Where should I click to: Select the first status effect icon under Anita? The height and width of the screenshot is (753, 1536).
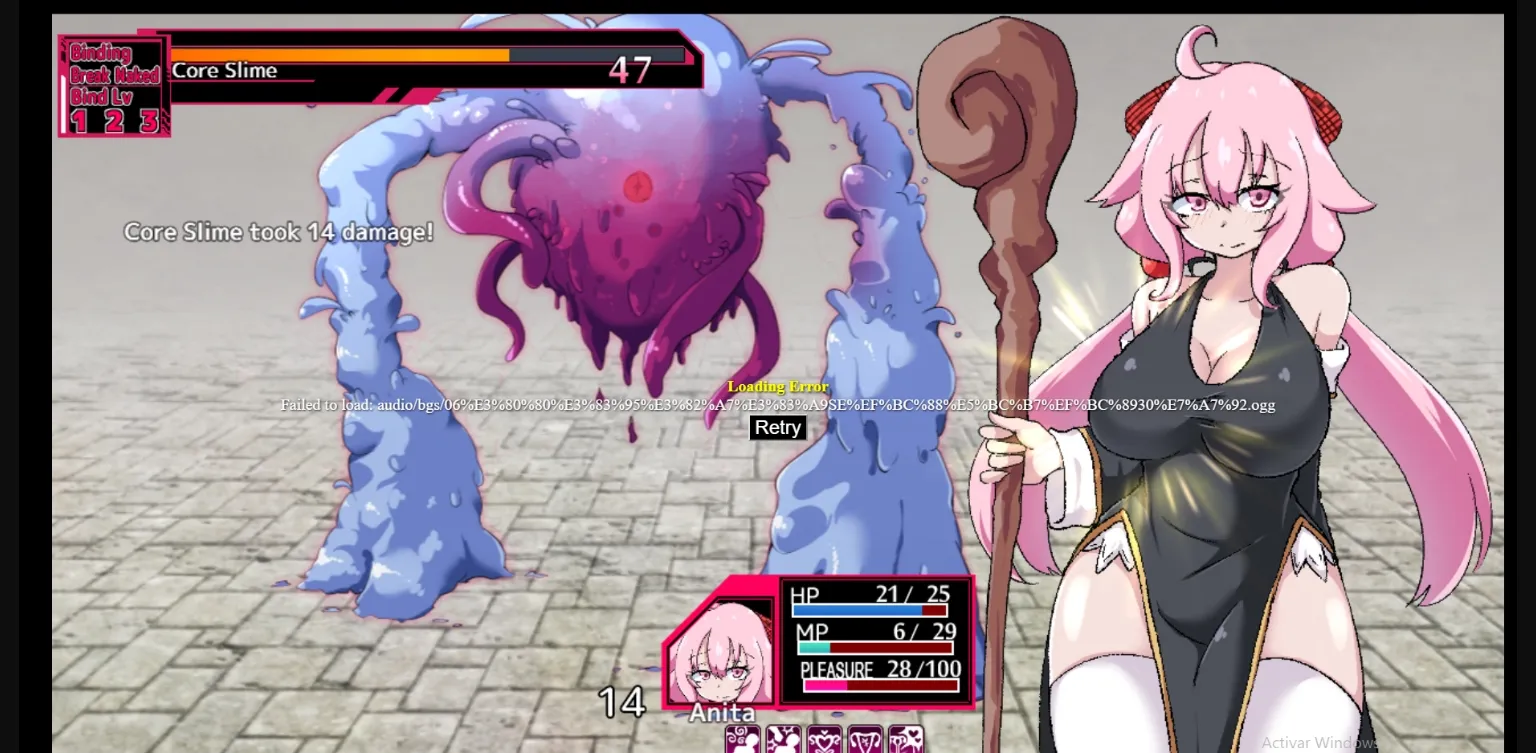point(743,742)
